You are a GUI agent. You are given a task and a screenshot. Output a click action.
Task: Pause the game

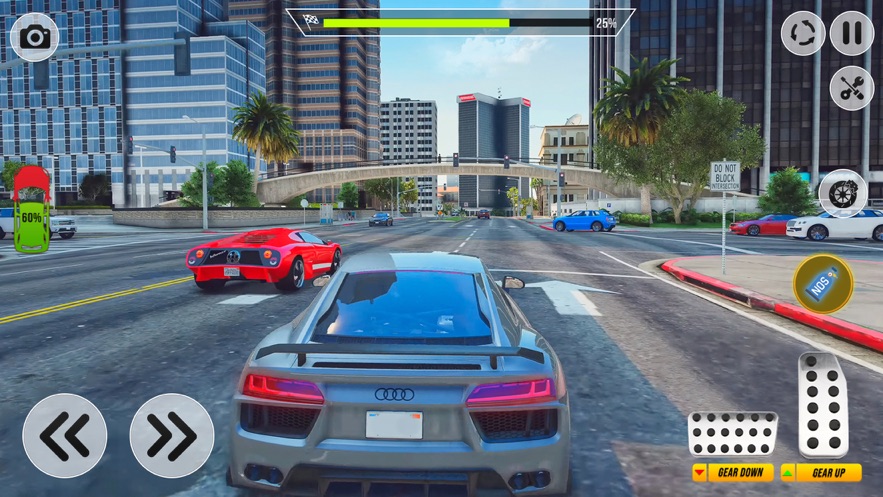point(851,34)
